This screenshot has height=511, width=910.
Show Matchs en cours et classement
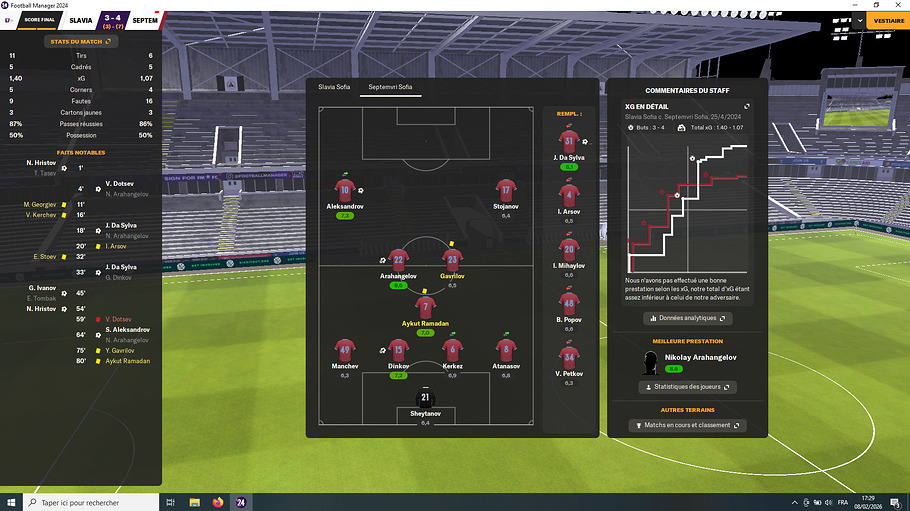687,425
